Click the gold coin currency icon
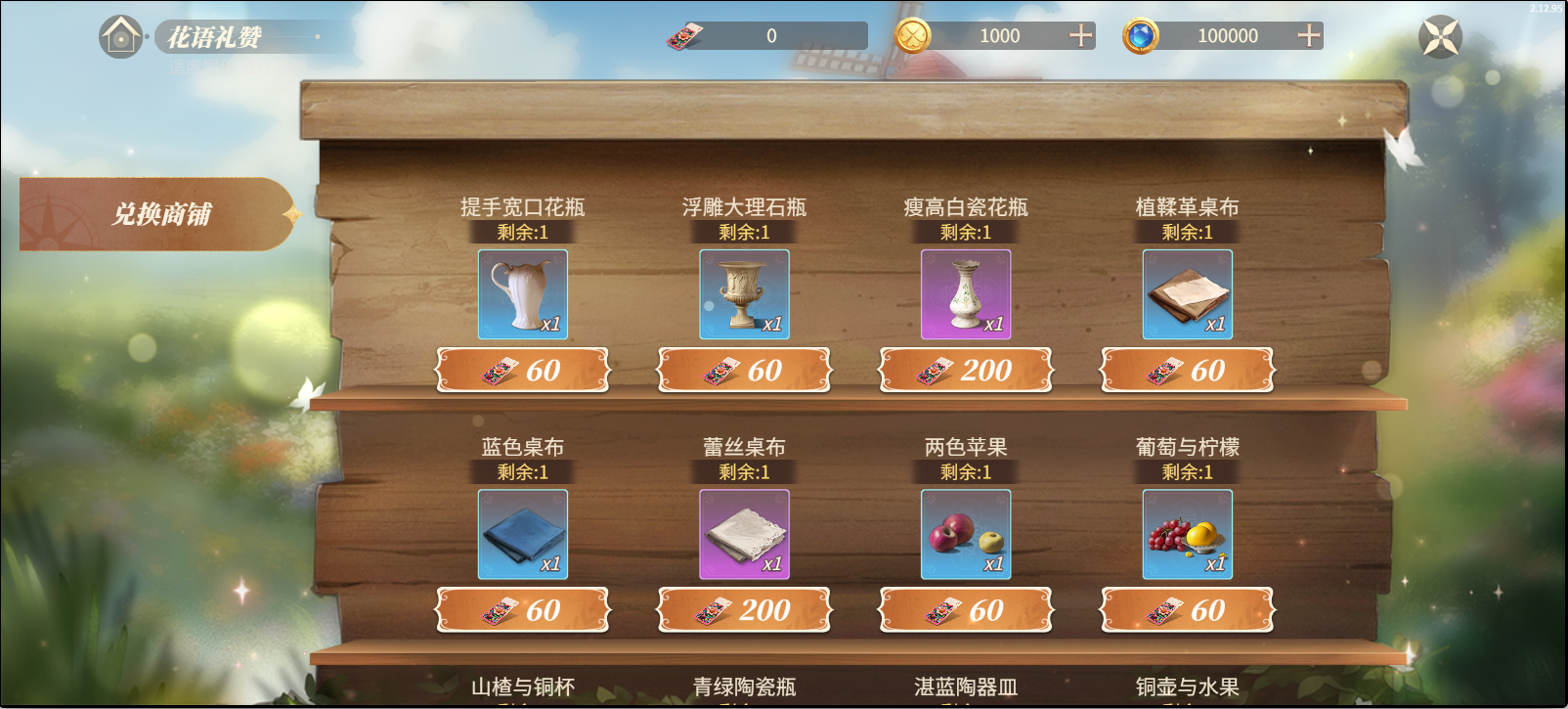Screen dimensions: 1568x709 point(912,37)
